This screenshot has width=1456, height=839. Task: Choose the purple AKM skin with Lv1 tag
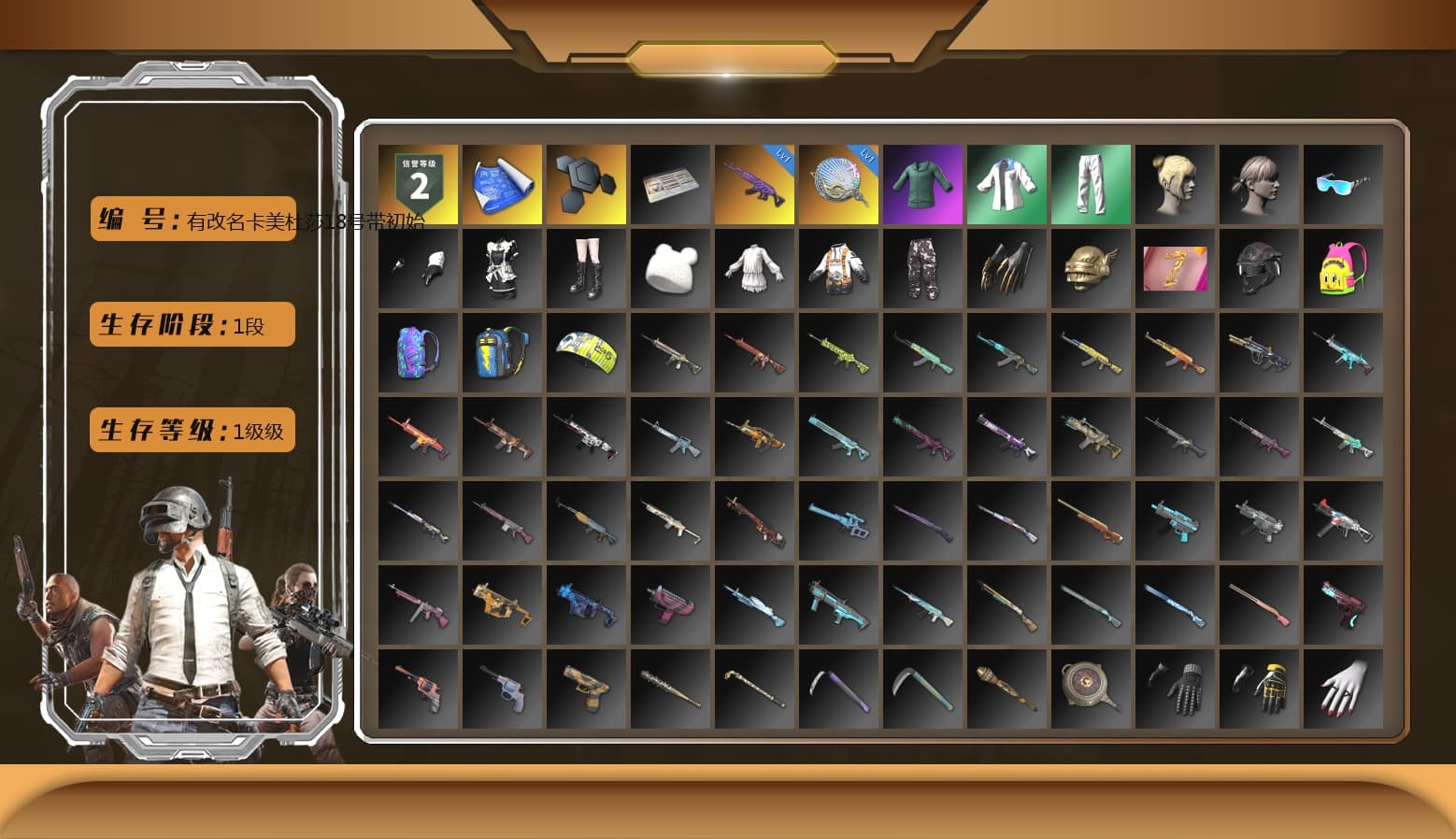pyautogui.click(x=754, y=185)
